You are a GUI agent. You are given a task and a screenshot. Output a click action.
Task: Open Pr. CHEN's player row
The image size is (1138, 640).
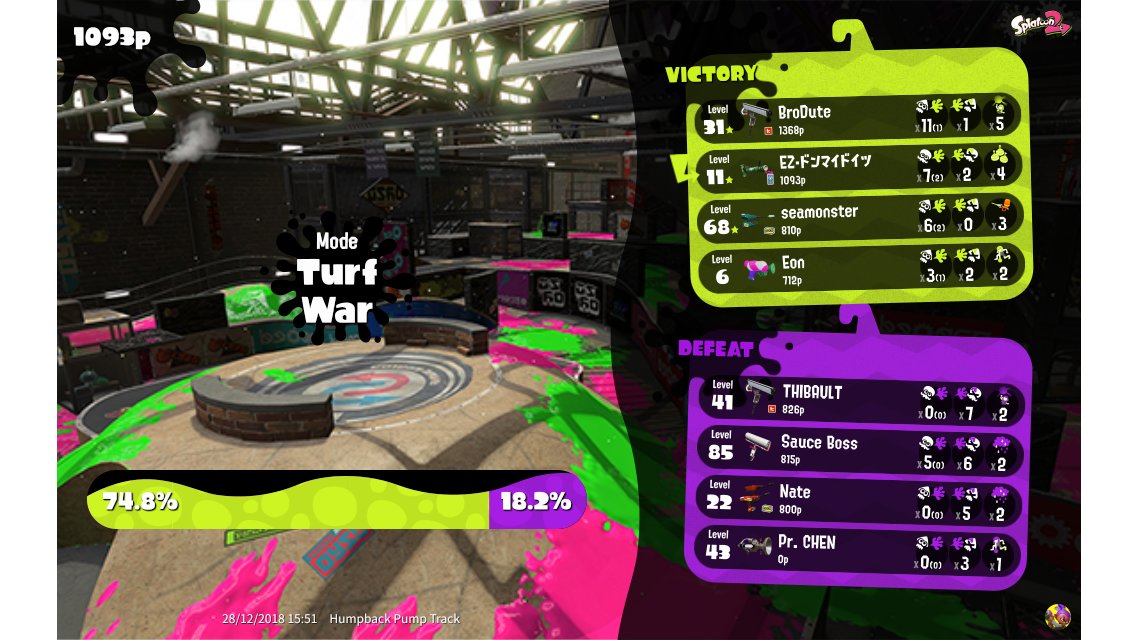pos(858,549)
